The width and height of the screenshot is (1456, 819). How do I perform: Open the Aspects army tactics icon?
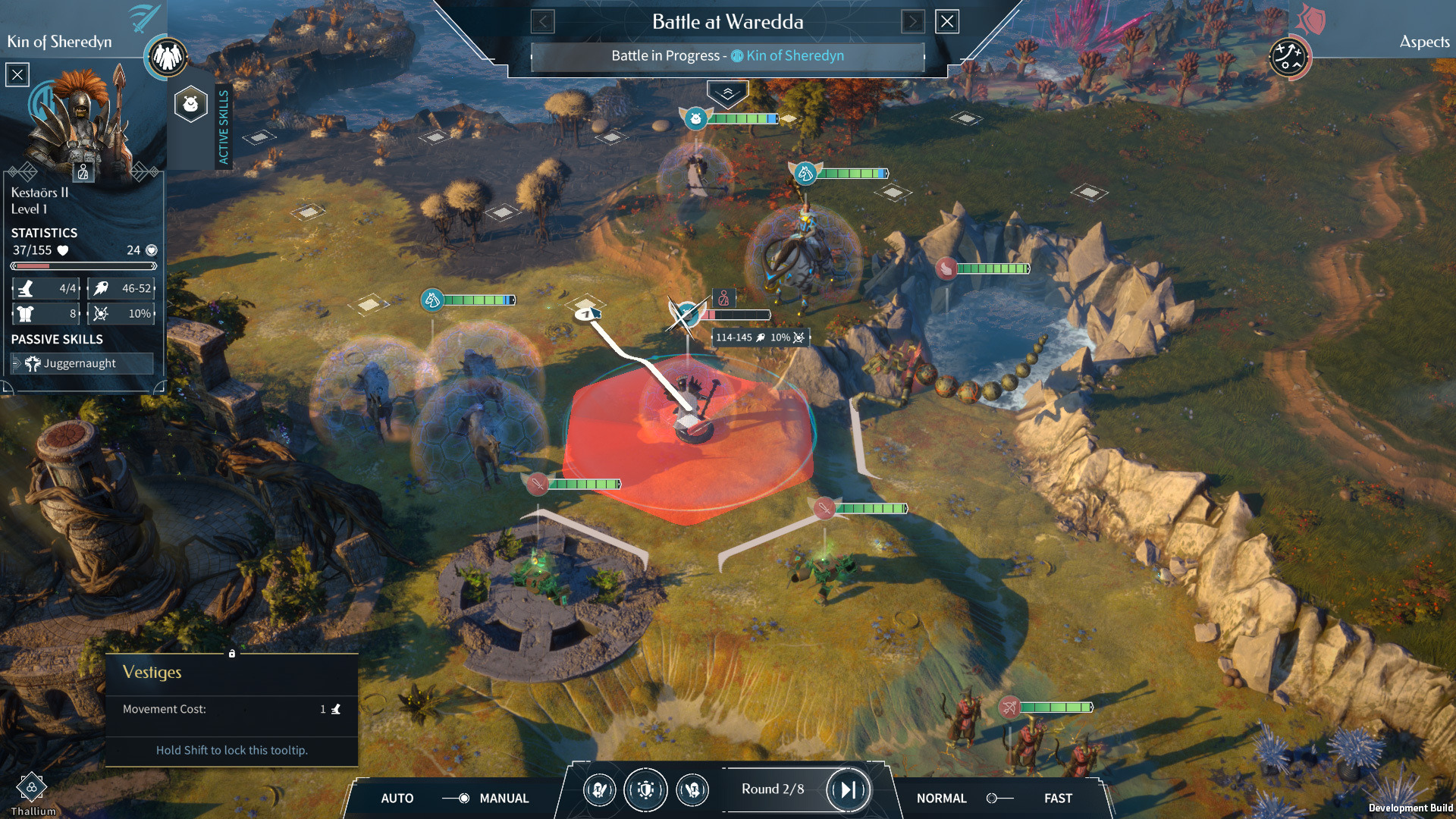[x=1288, y=57]
